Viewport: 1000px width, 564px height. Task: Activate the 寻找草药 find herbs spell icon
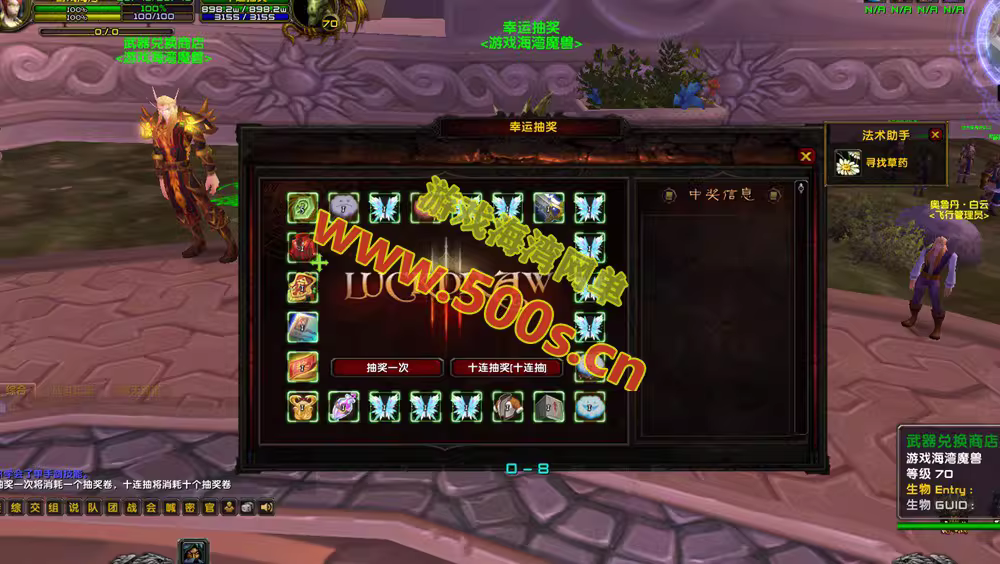(x=848, y=163)
